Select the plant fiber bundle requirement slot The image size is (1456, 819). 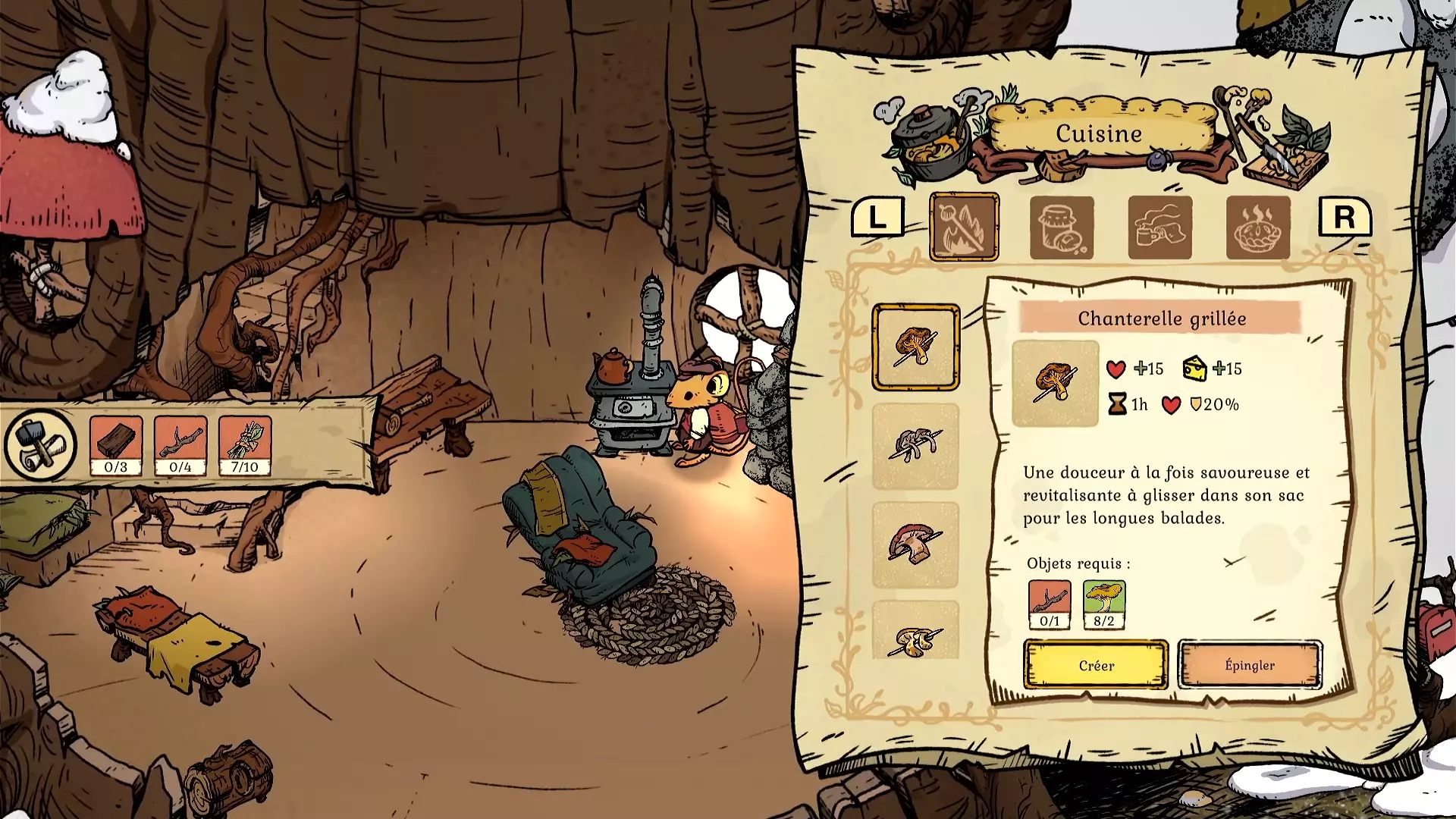point(245,445)
